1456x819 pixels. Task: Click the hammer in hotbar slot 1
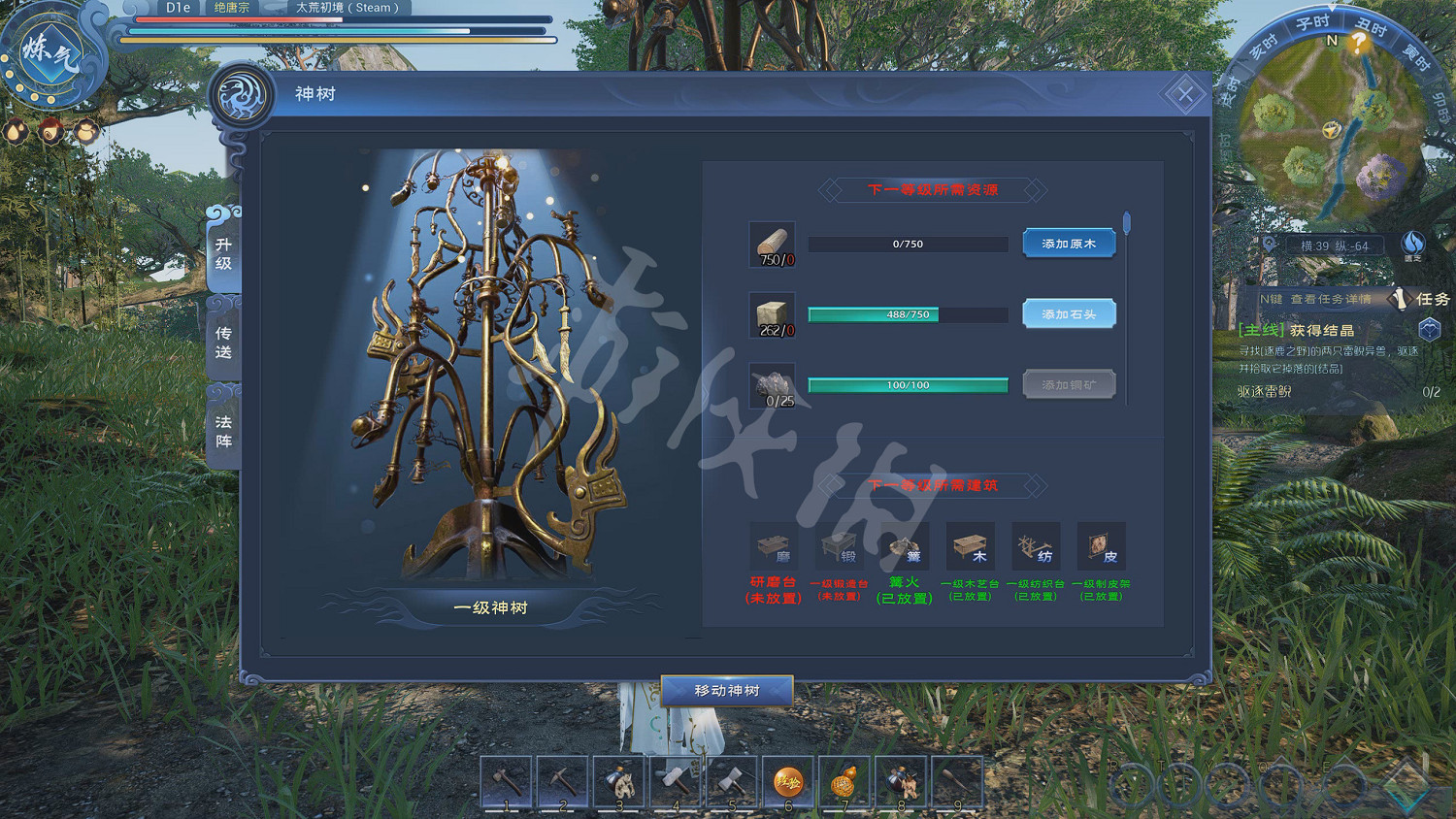pyautogui.click(x=508, y=778)
